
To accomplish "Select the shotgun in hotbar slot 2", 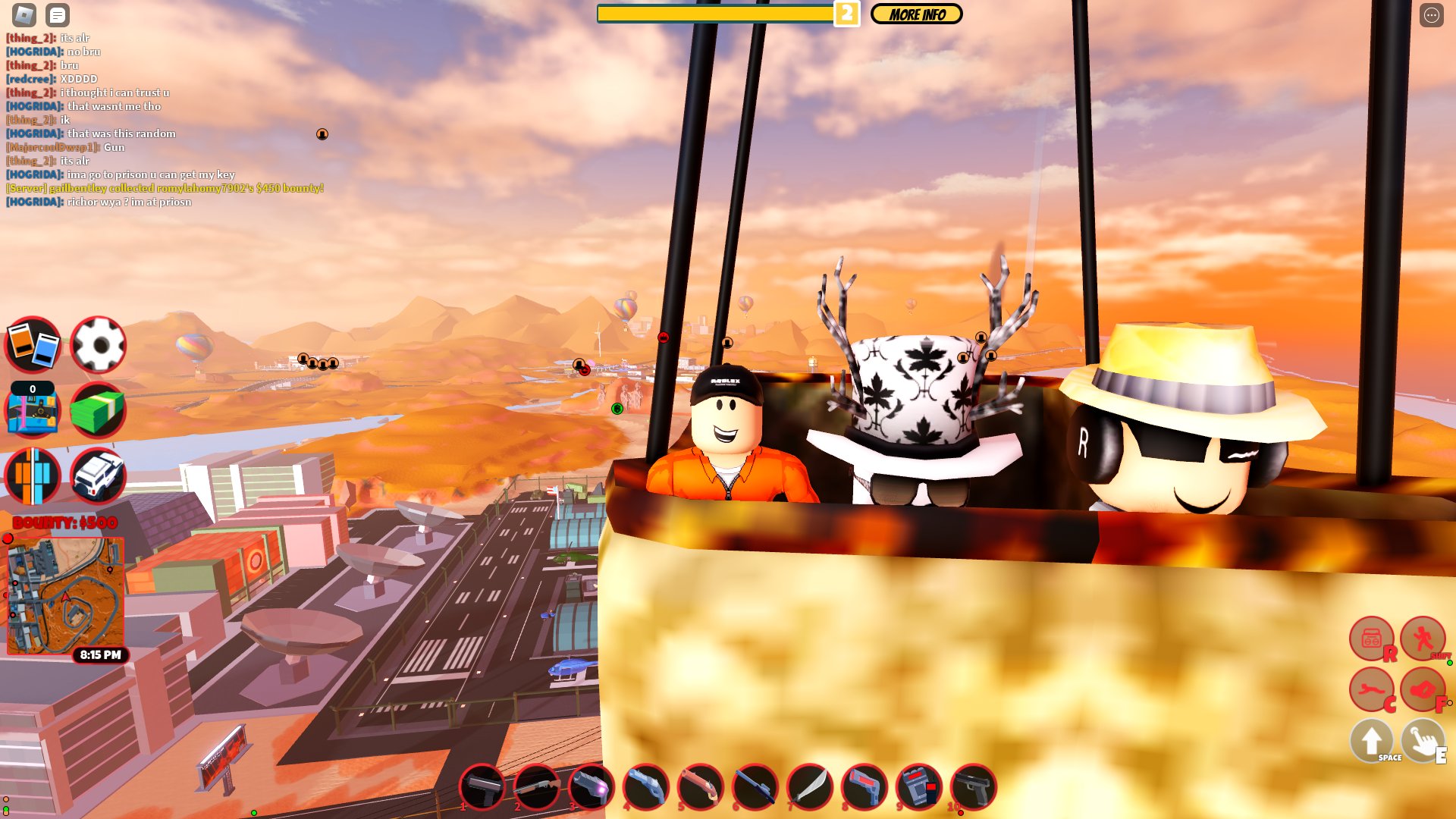I will (535, 788).
